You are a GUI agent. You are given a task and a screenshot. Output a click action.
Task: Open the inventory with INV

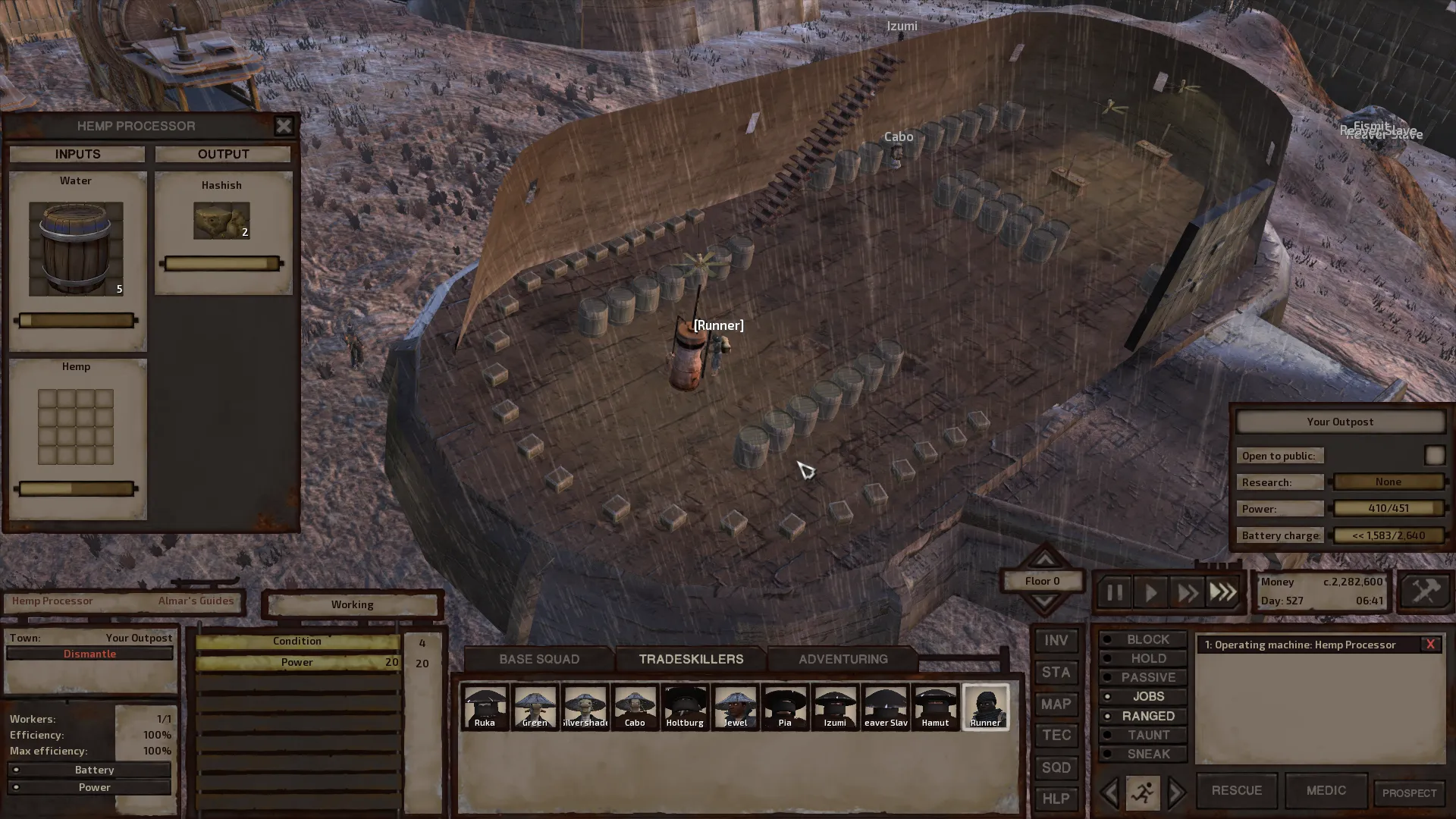click(x=1056, y=641)
